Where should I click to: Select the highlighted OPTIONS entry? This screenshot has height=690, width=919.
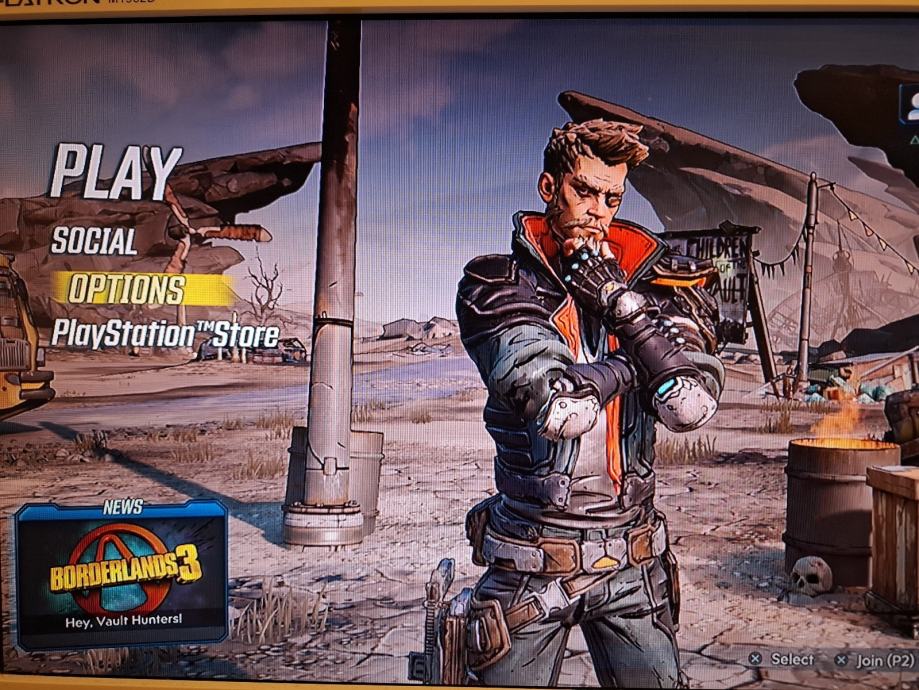click(127, 290)
